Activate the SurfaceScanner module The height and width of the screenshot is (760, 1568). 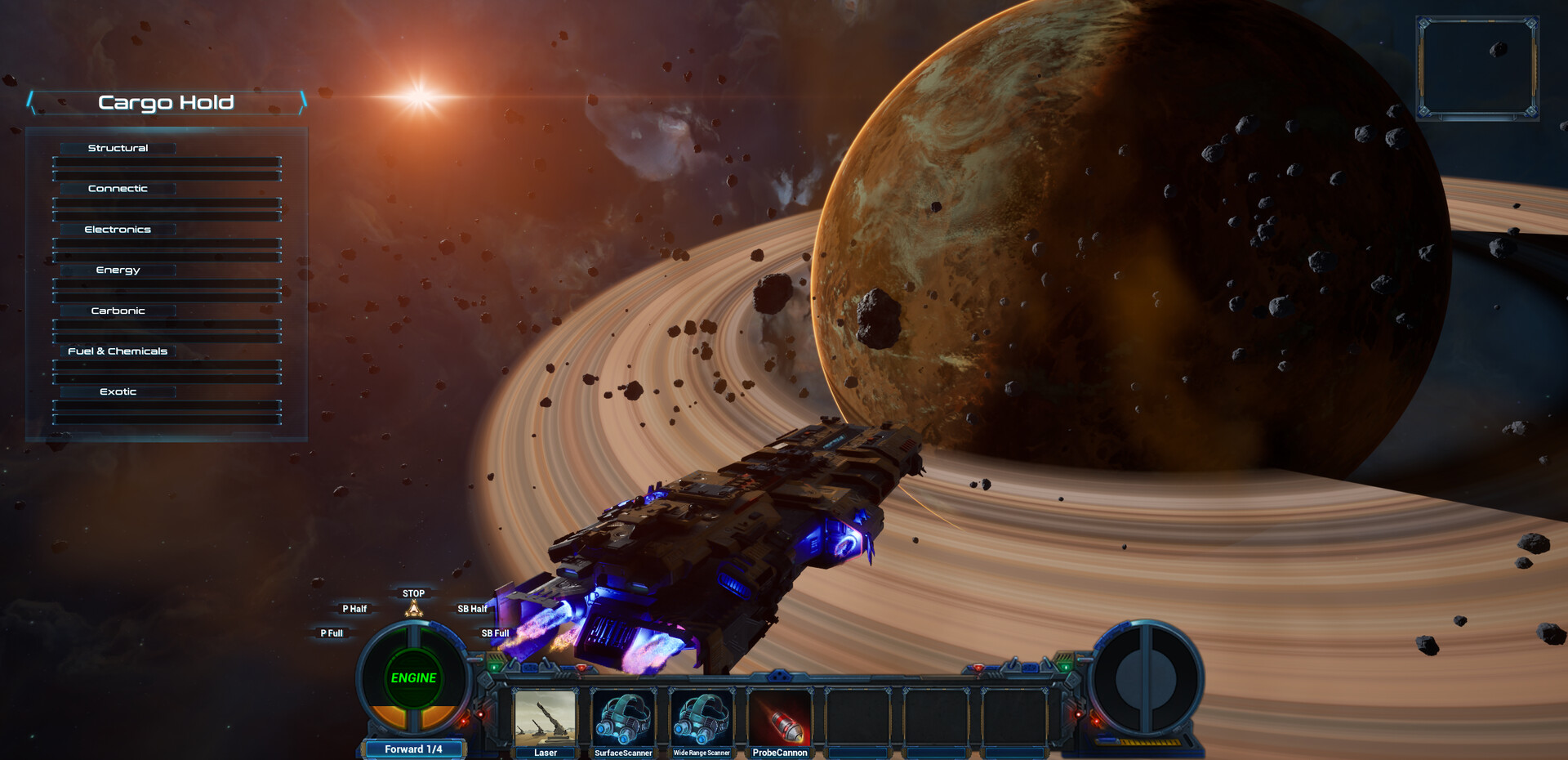click(x=623, y=718)
